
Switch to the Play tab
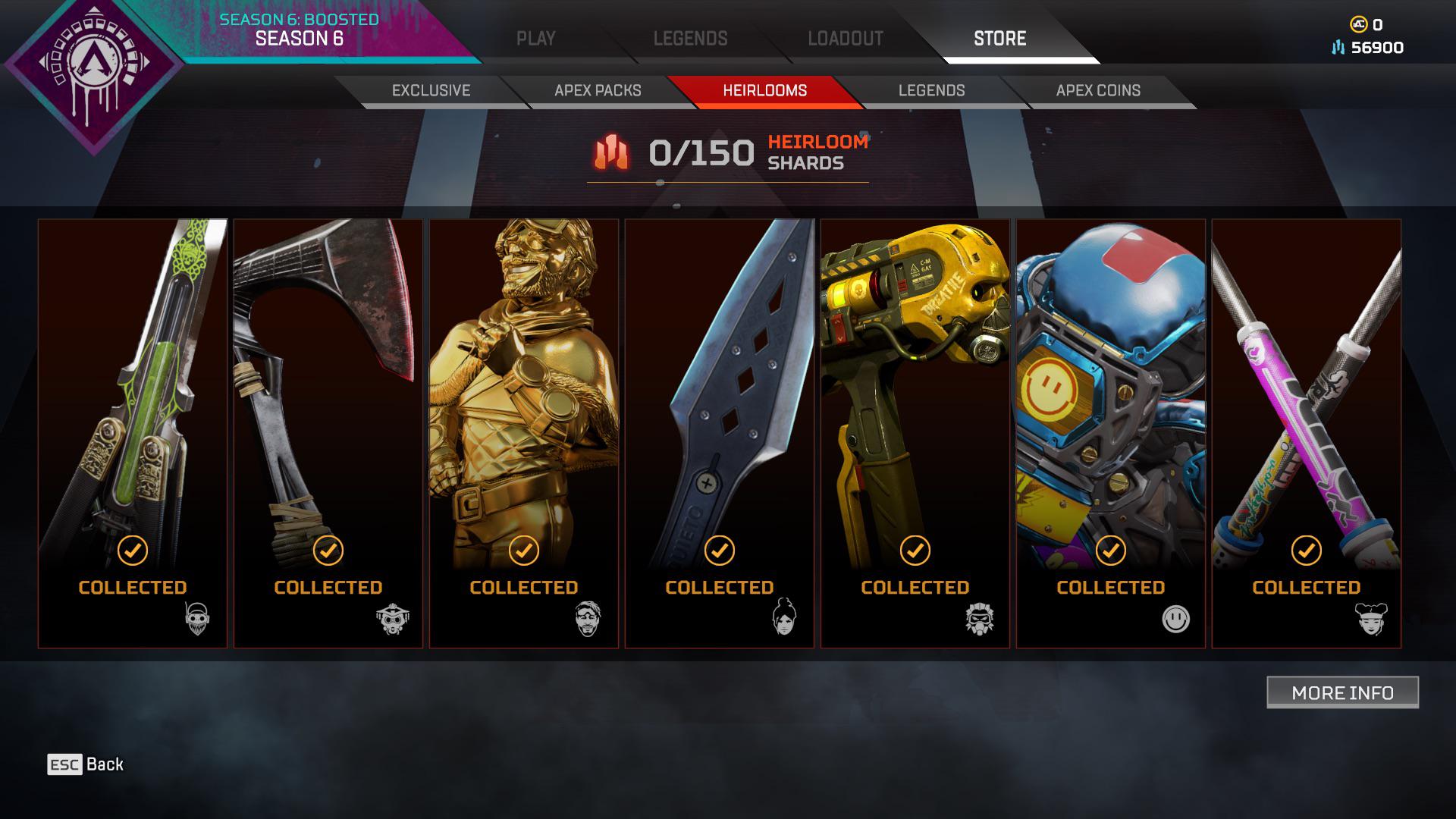(535, 39)
